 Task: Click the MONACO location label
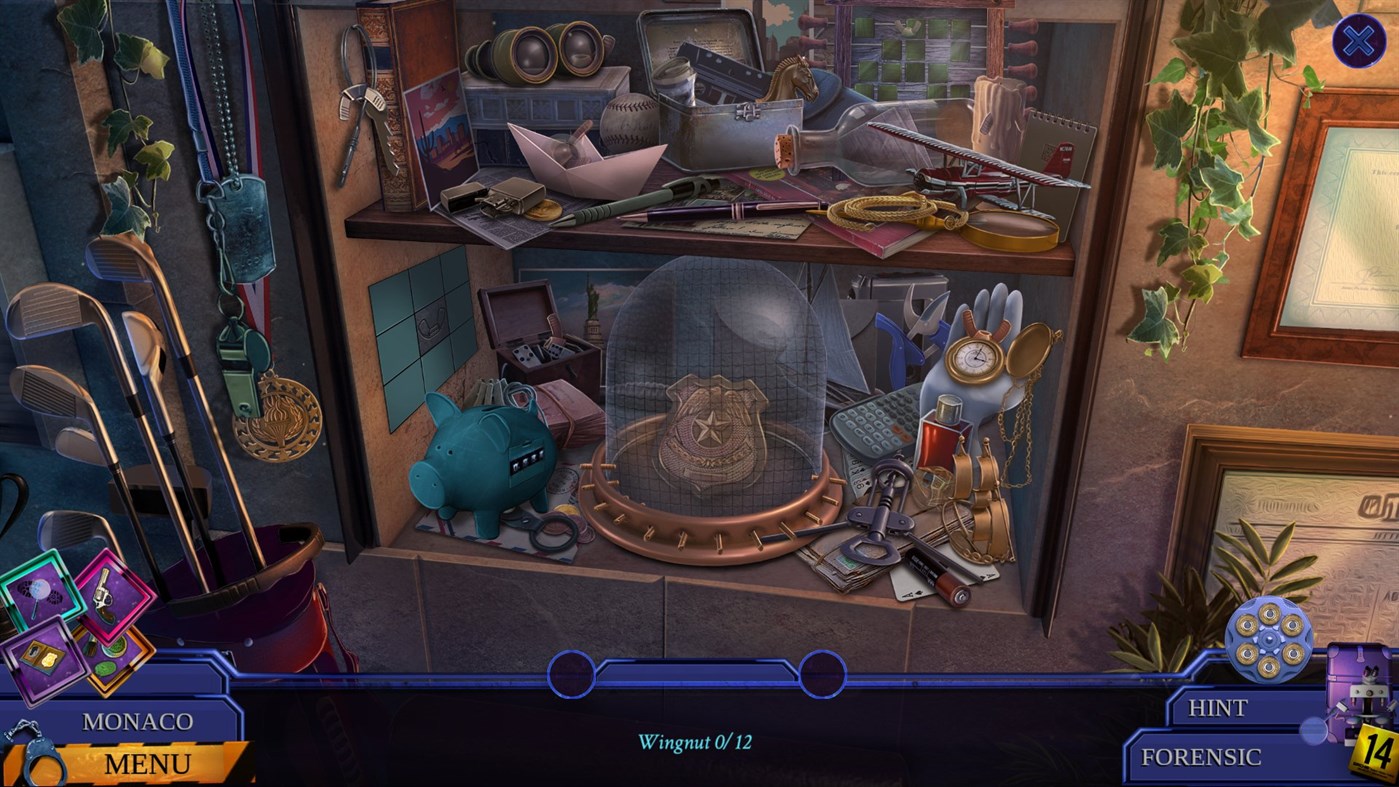140,721
